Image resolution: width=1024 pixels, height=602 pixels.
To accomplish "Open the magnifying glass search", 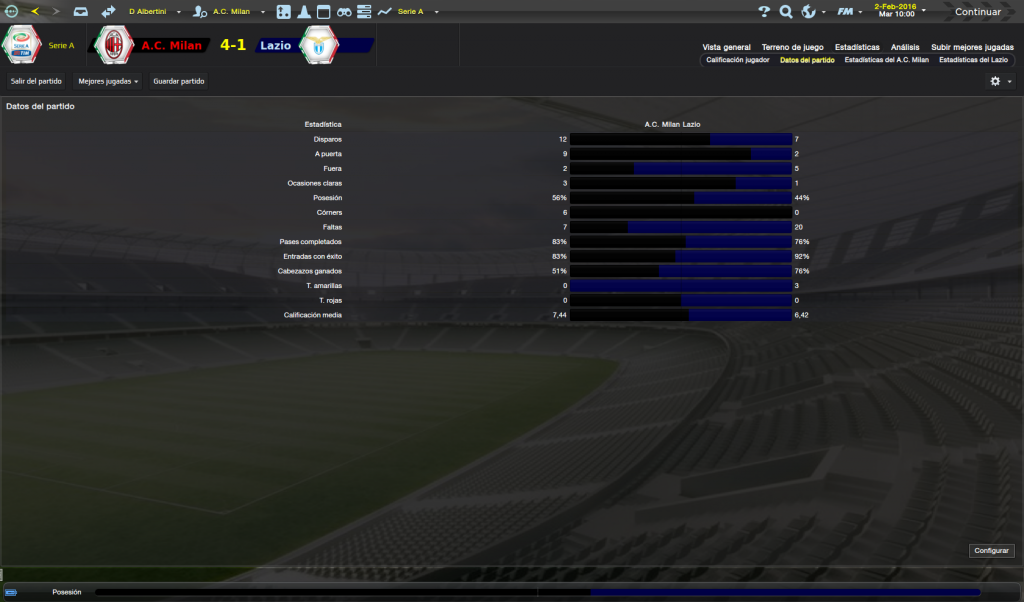I will pyautogui.click(x=786, y=12).
